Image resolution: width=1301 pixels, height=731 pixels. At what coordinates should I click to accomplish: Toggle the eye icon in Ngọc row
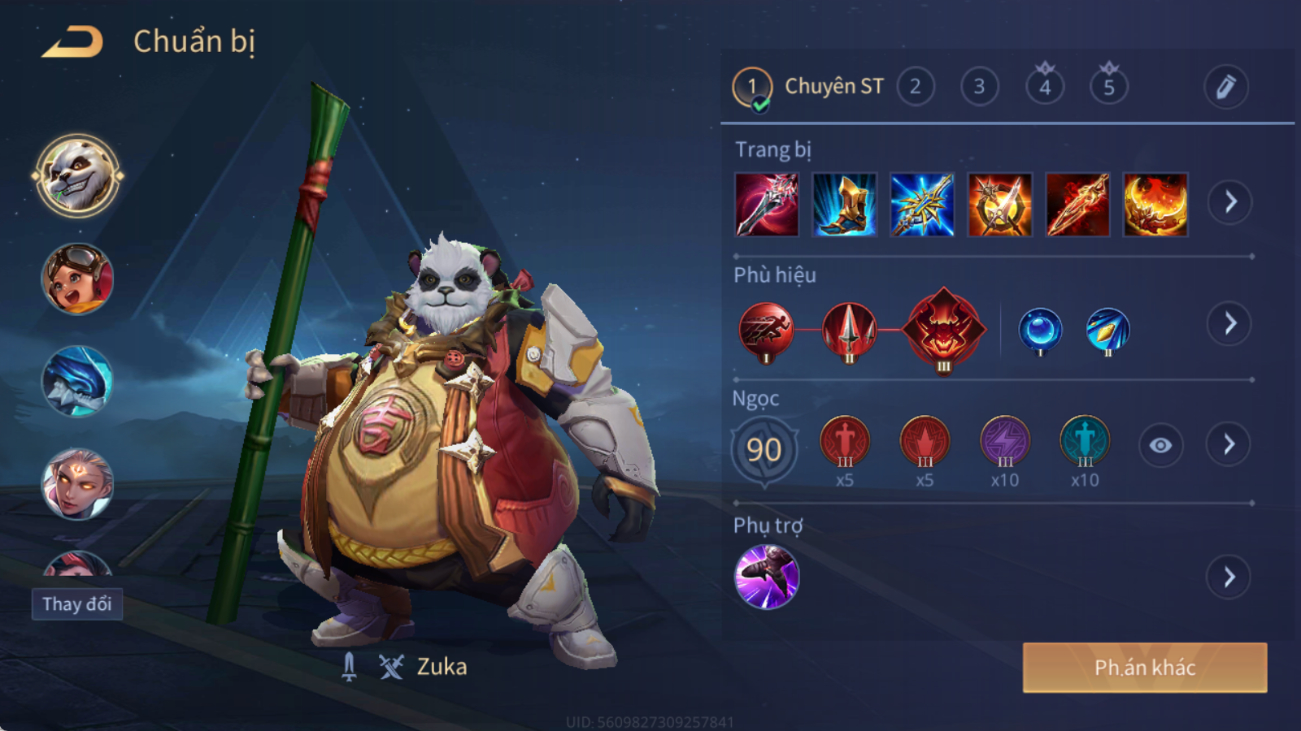coord(1160,445)
